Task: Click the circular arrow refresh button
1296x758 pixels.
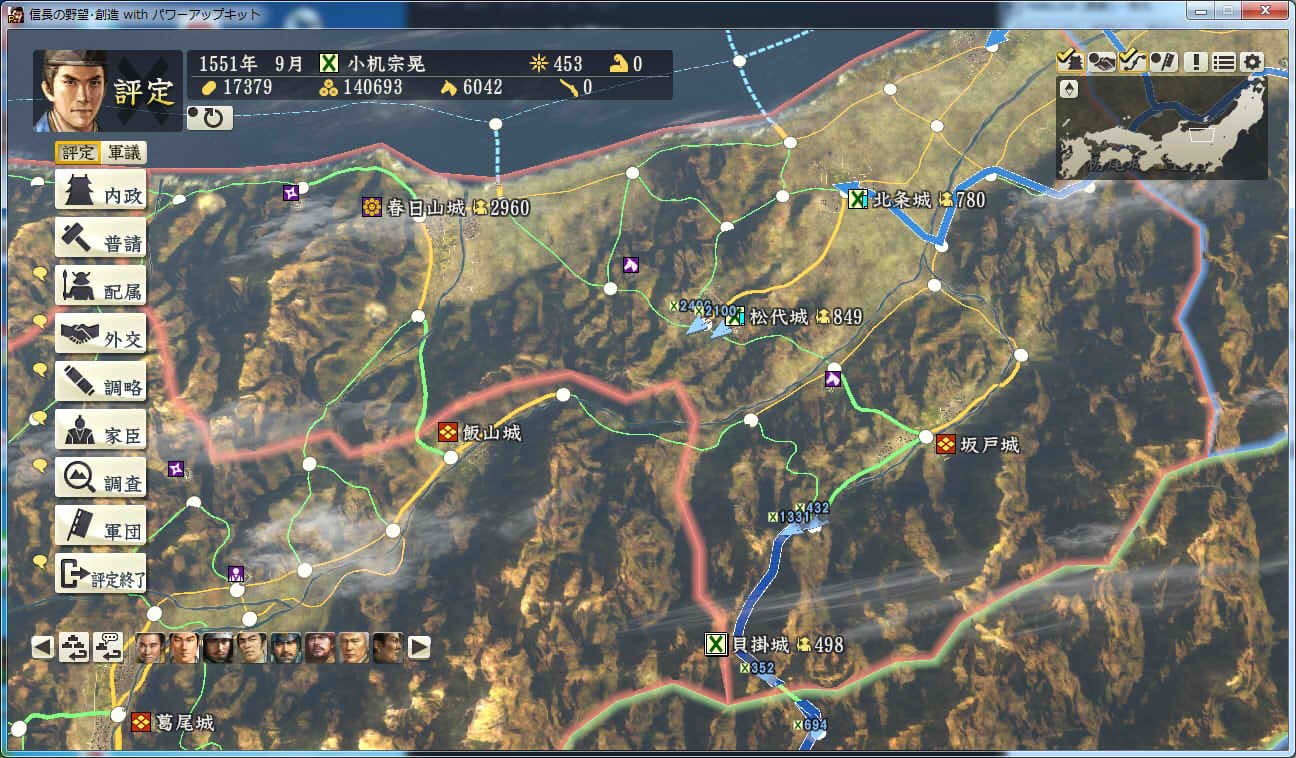Action: click(x=210, y=118)
